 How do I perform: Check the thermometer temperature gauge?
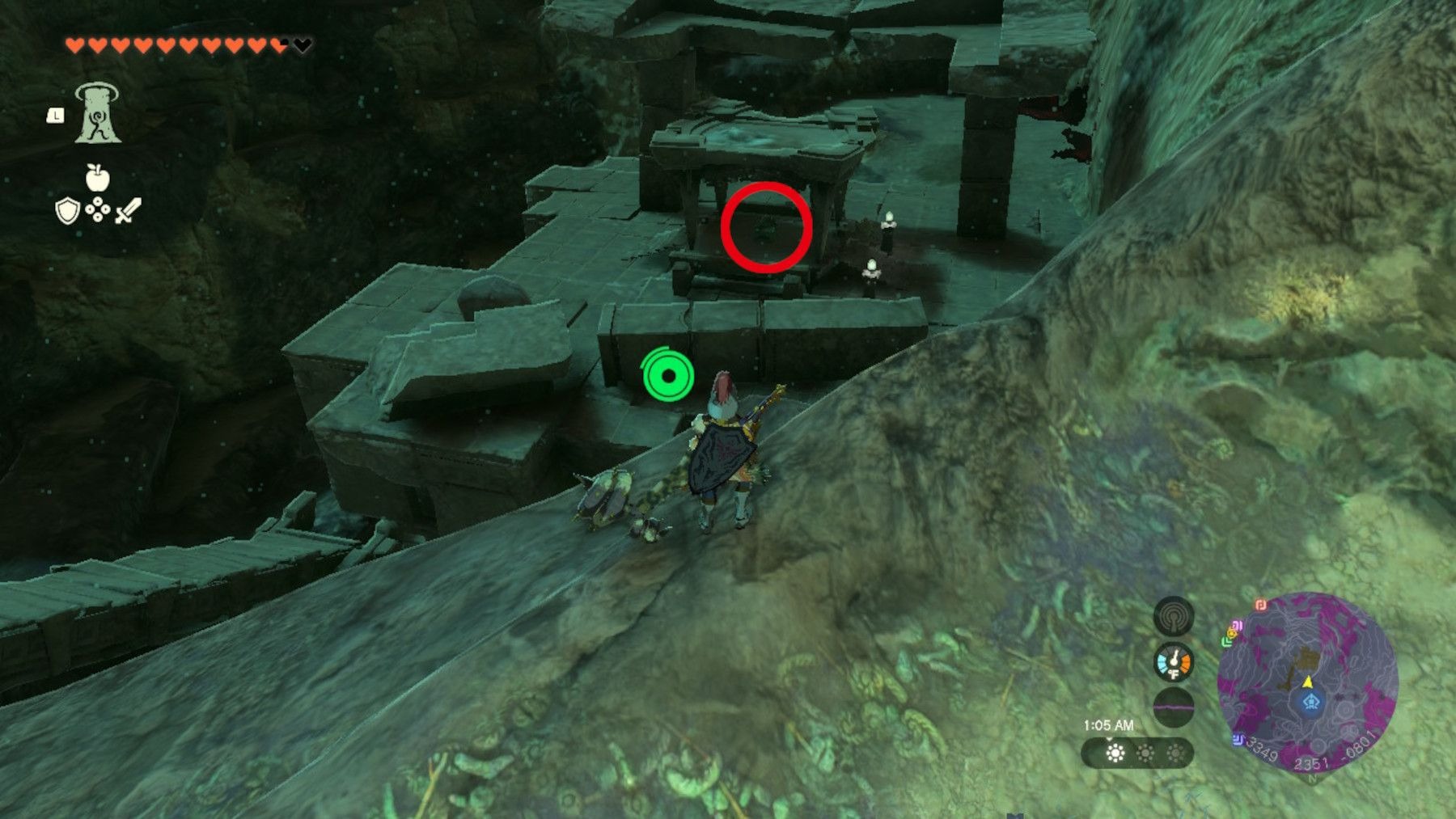tap(1173, 663)
